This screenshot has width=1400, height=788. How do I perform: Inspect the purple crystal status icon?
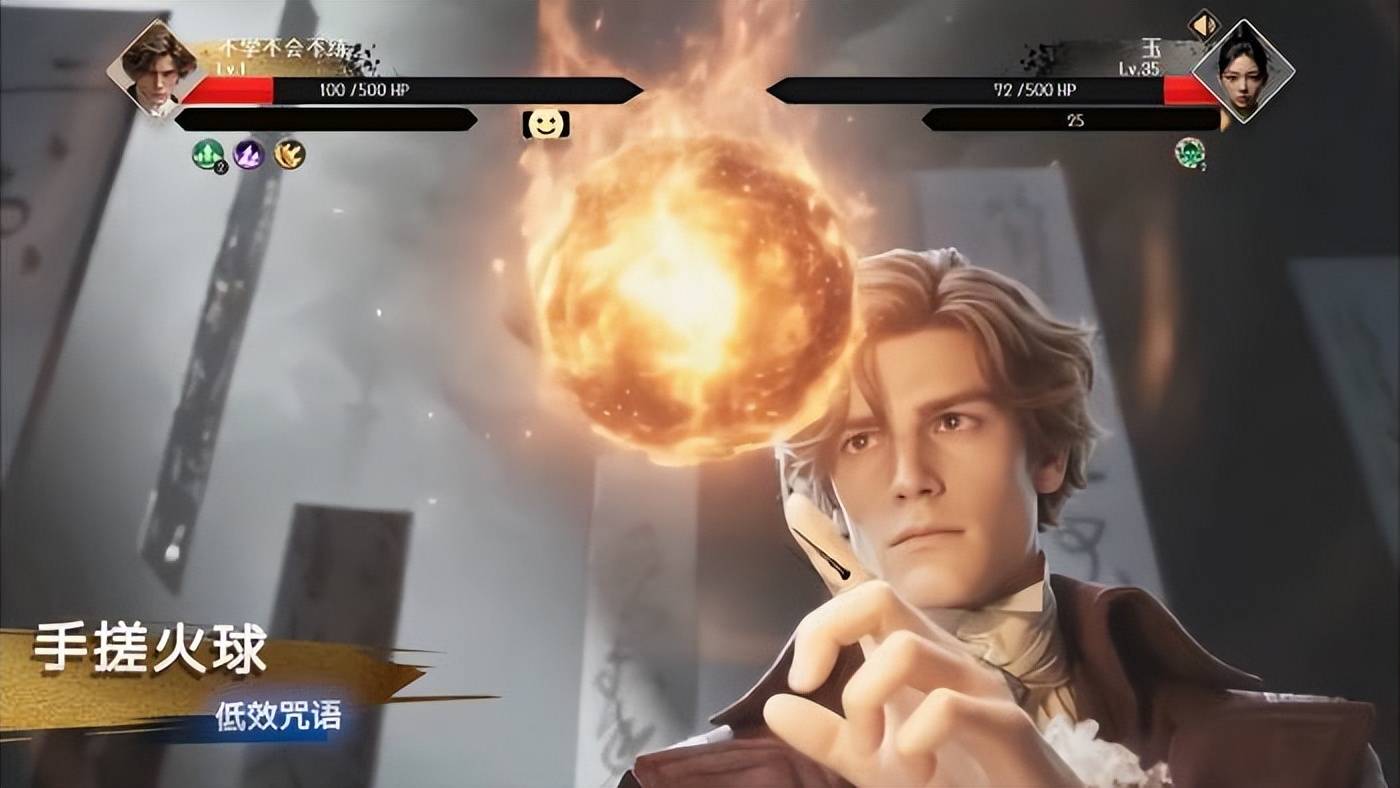pyautogui.click(x=249, y=154)
